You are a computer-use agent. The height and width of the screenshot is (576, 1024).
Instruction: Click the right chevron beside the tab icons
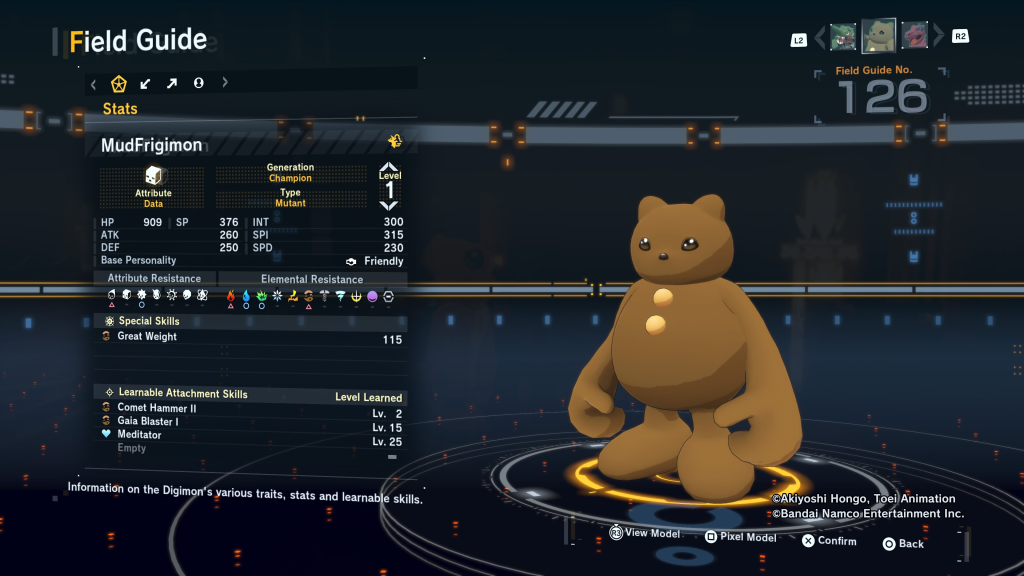coord(225,83)
